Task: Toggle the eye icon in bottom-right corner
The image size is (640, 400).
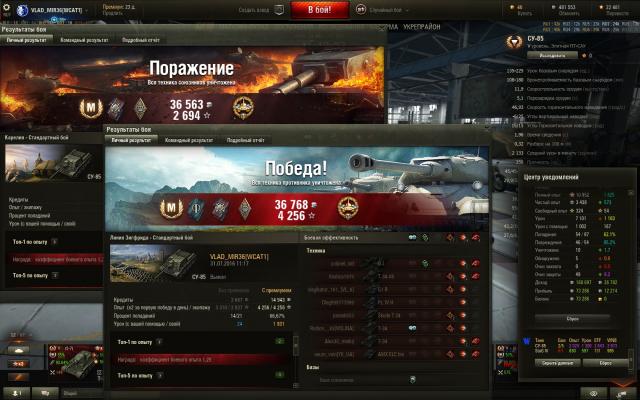Action: pyautogui.click(x=593, y=393)
